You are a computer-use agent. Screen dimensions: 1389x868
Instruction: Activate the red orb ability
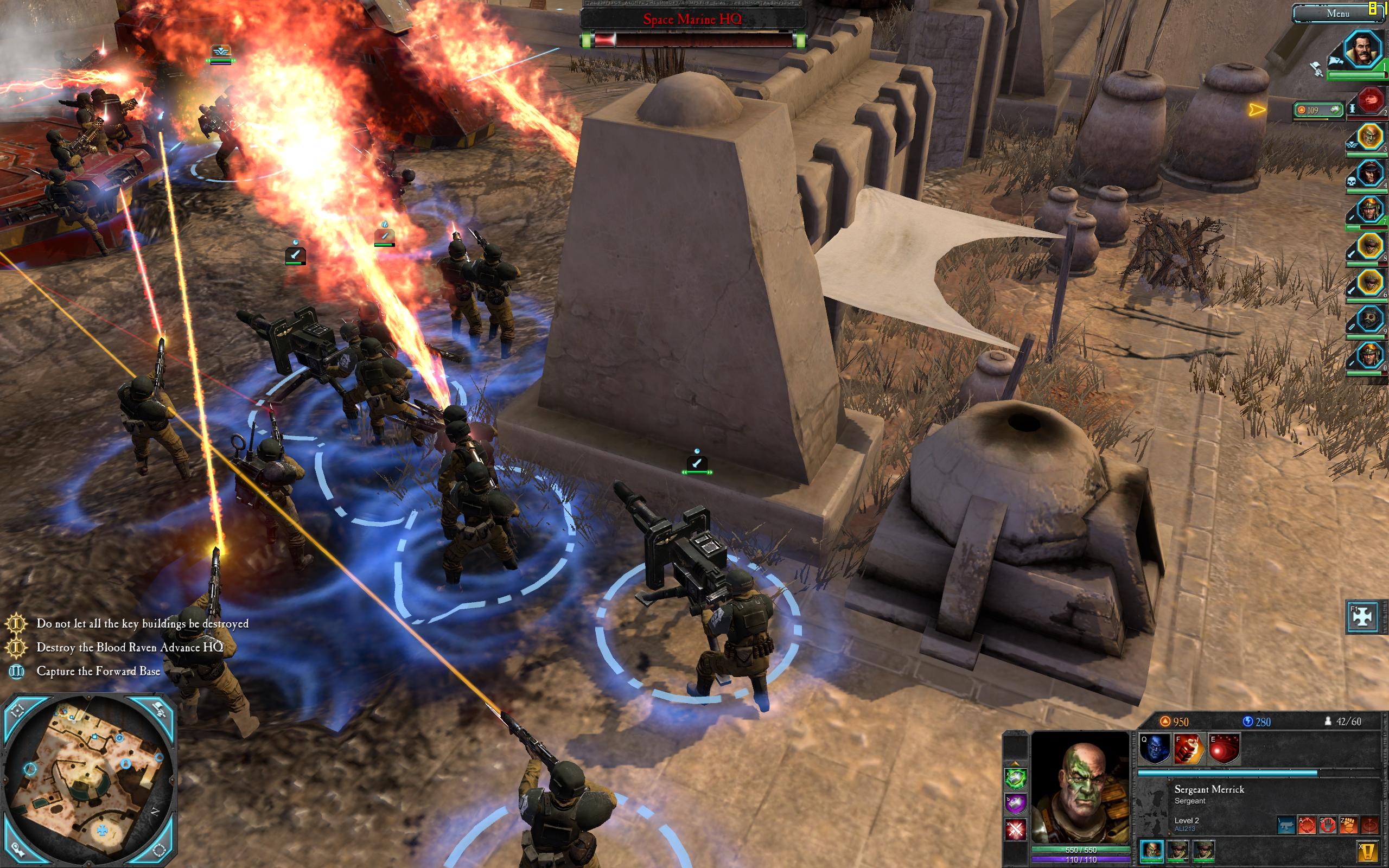(1223, 749)
